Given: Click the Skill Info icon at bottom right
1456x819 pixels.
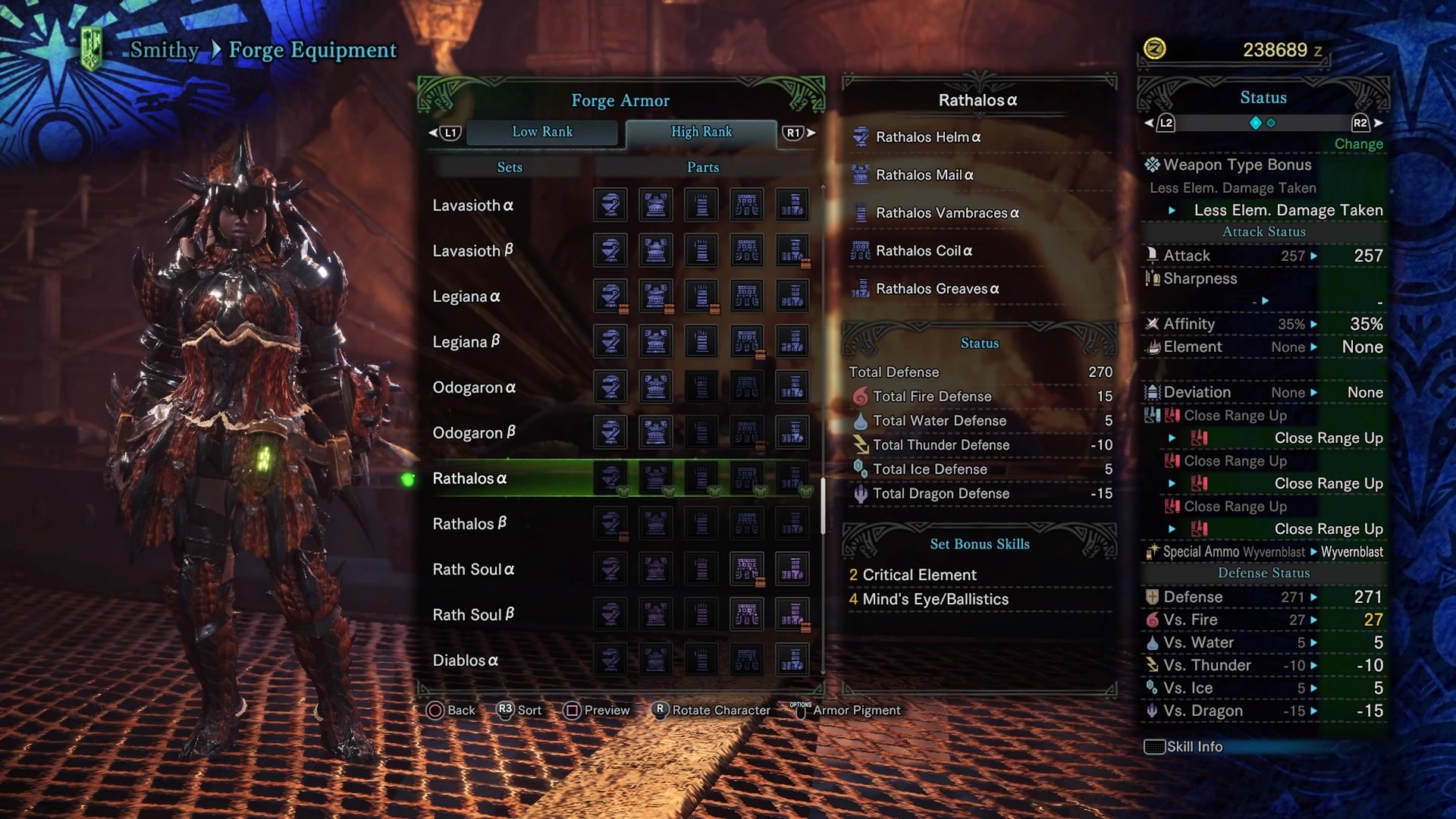Looking at the screenshot, I should pos(1153,746).
